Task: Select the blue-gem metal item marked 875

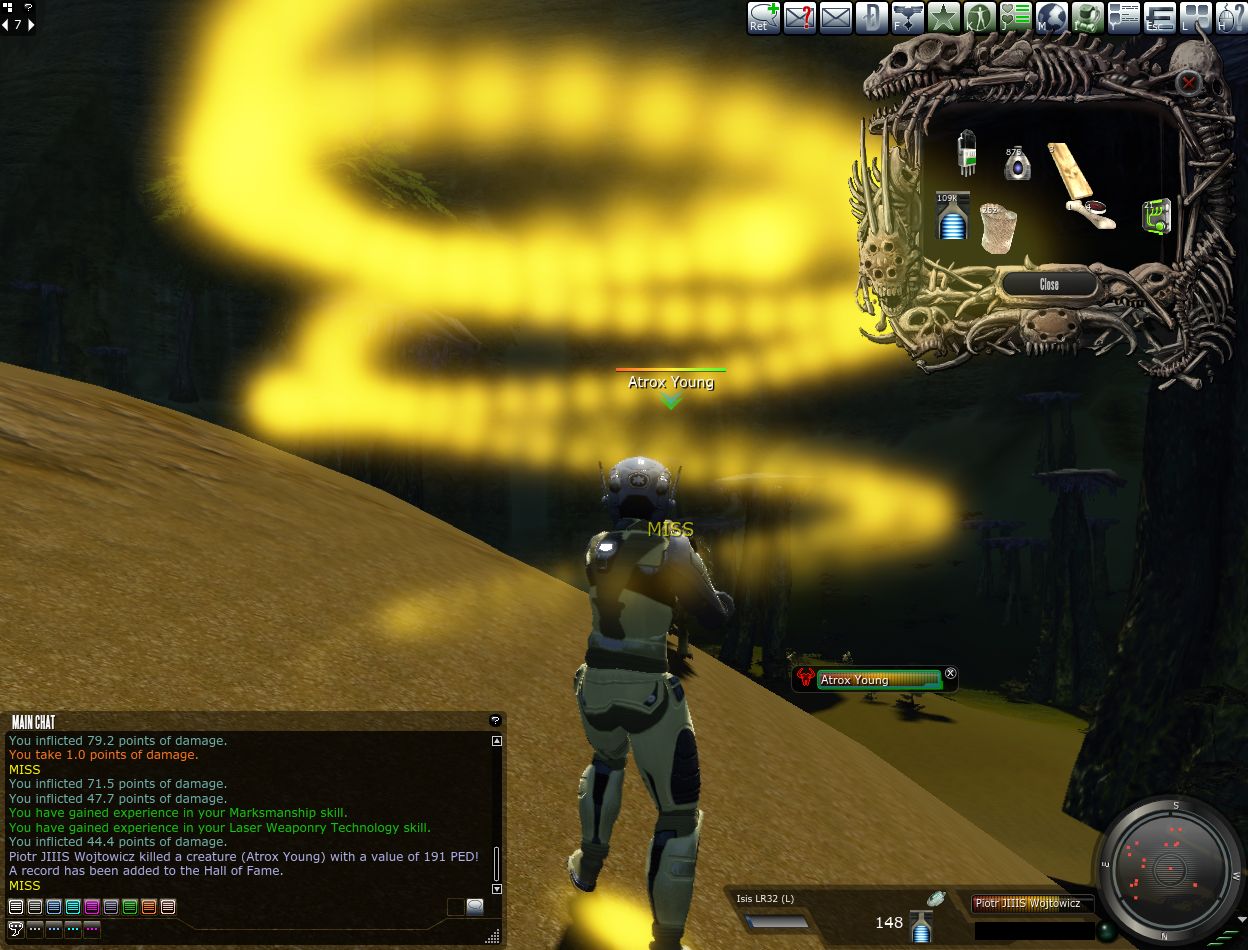Action: pyautogui.click(x=1017, y=164)
